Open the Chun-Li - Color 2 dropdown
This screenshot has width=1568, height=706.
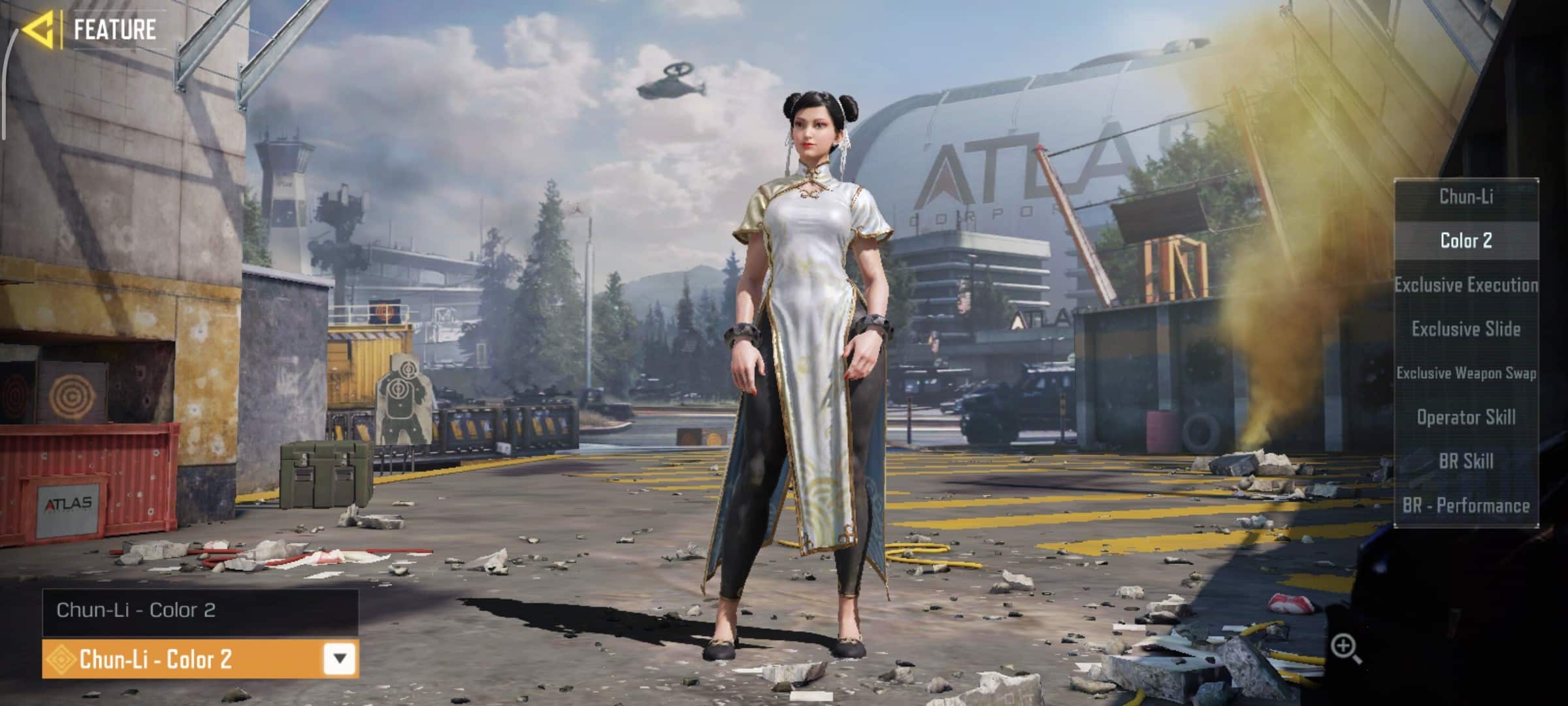click(x=339, y=658)
